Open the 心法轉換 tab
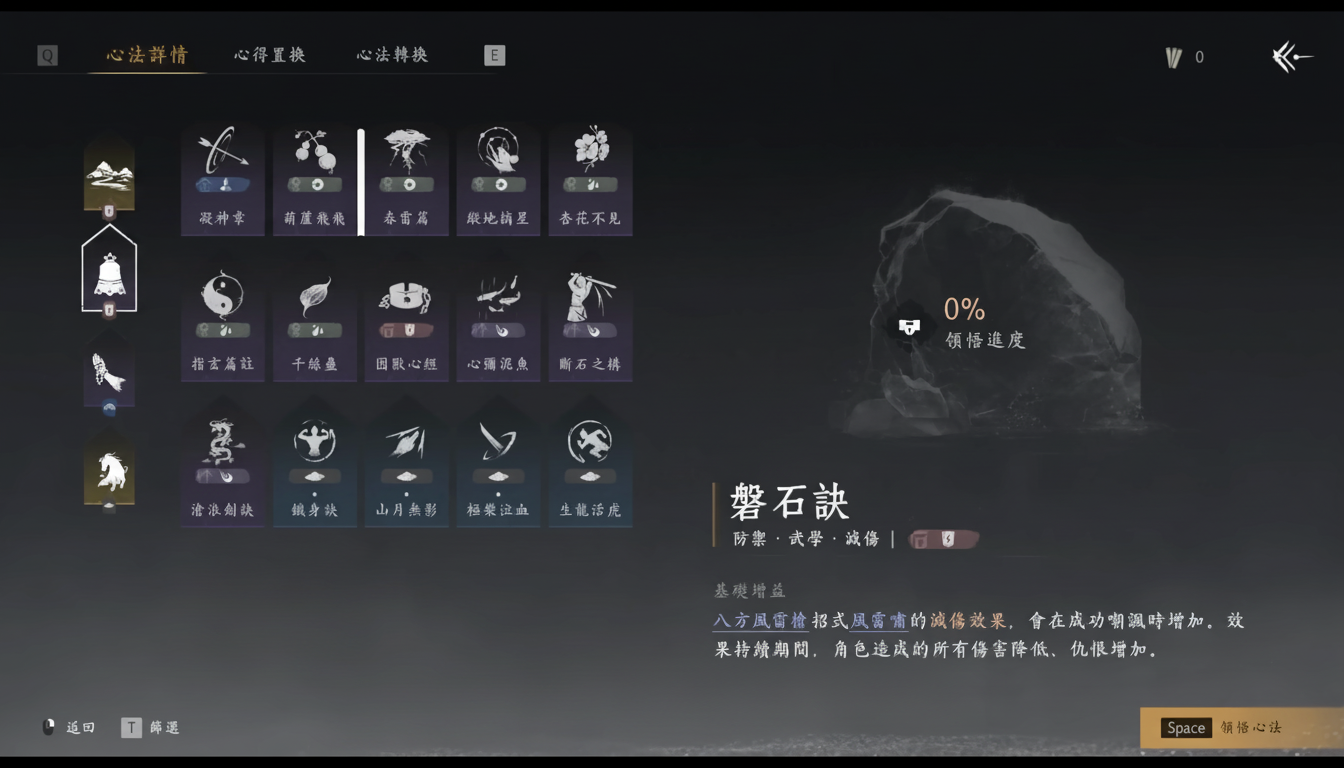The width and height of the screenshot is (1344, 768). click(x=391, y=55)
